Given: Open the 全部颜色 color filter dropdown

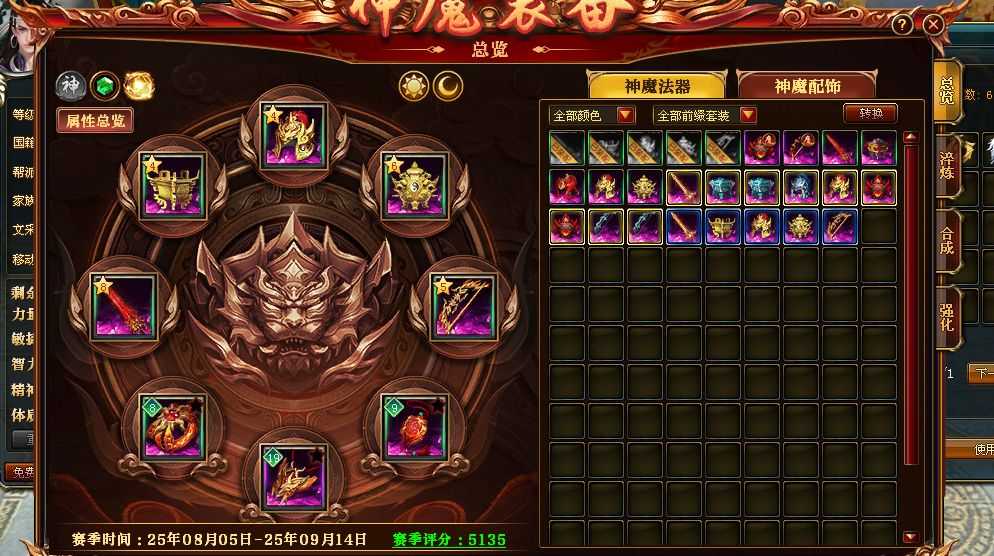Looking at the screenshot, I should (x=592, y=115).
